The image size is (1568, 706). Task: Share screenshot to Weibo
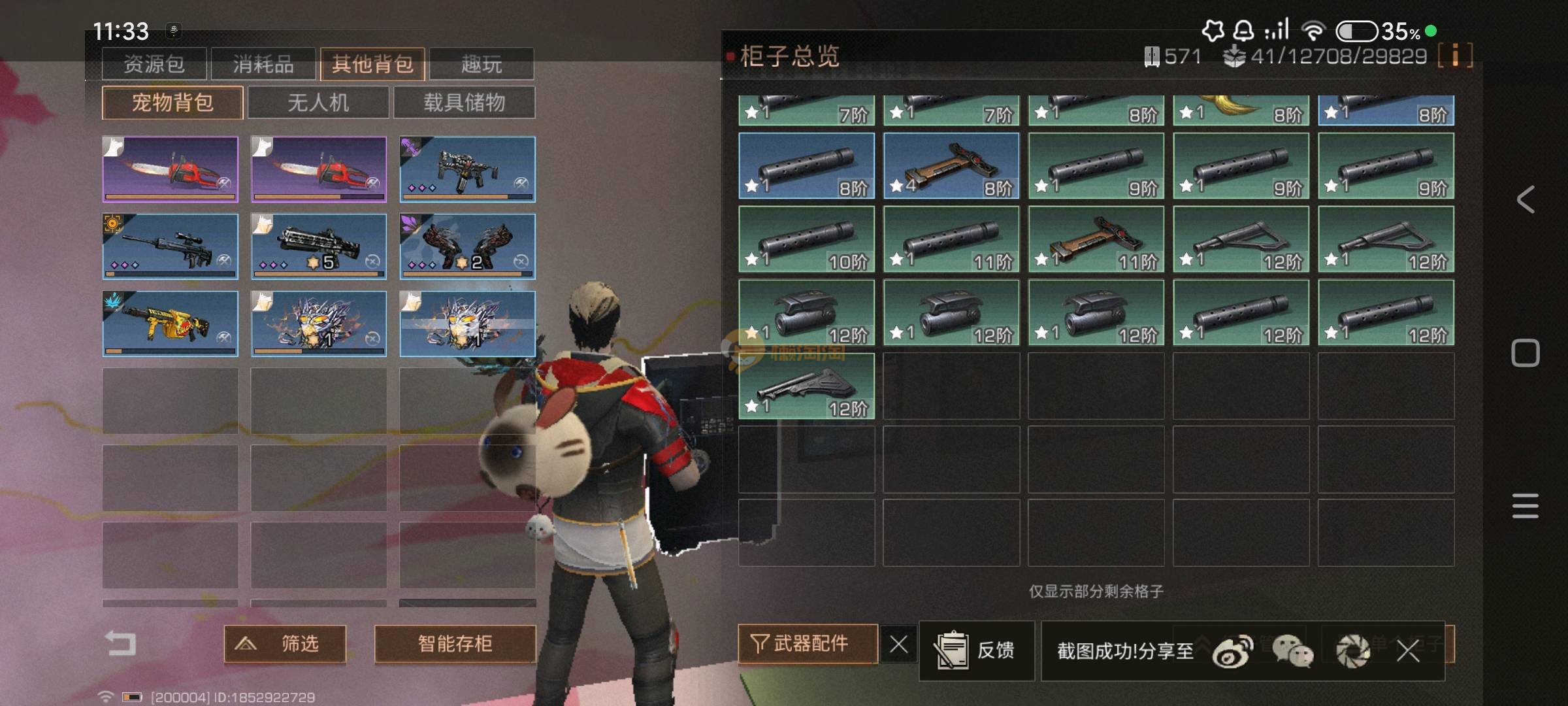pos(1232,651)
